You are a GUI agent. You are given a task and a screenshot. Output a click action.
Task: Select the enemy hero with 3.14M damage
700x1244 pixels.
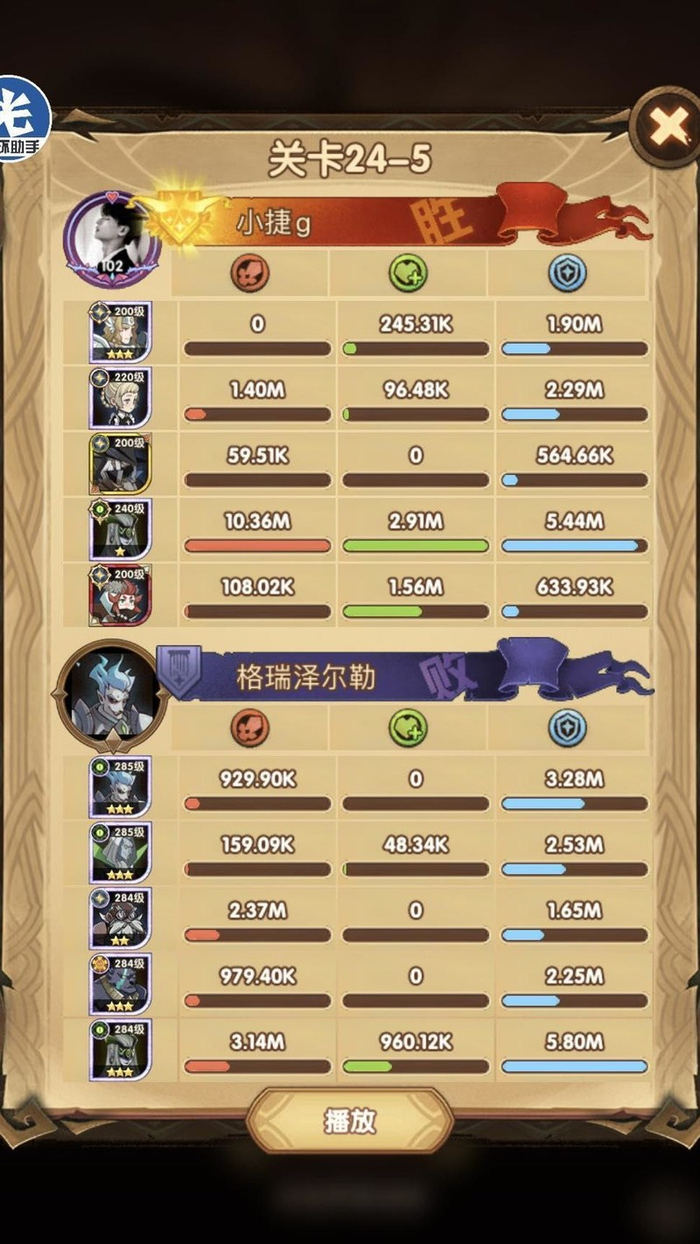click(120, 1049)
